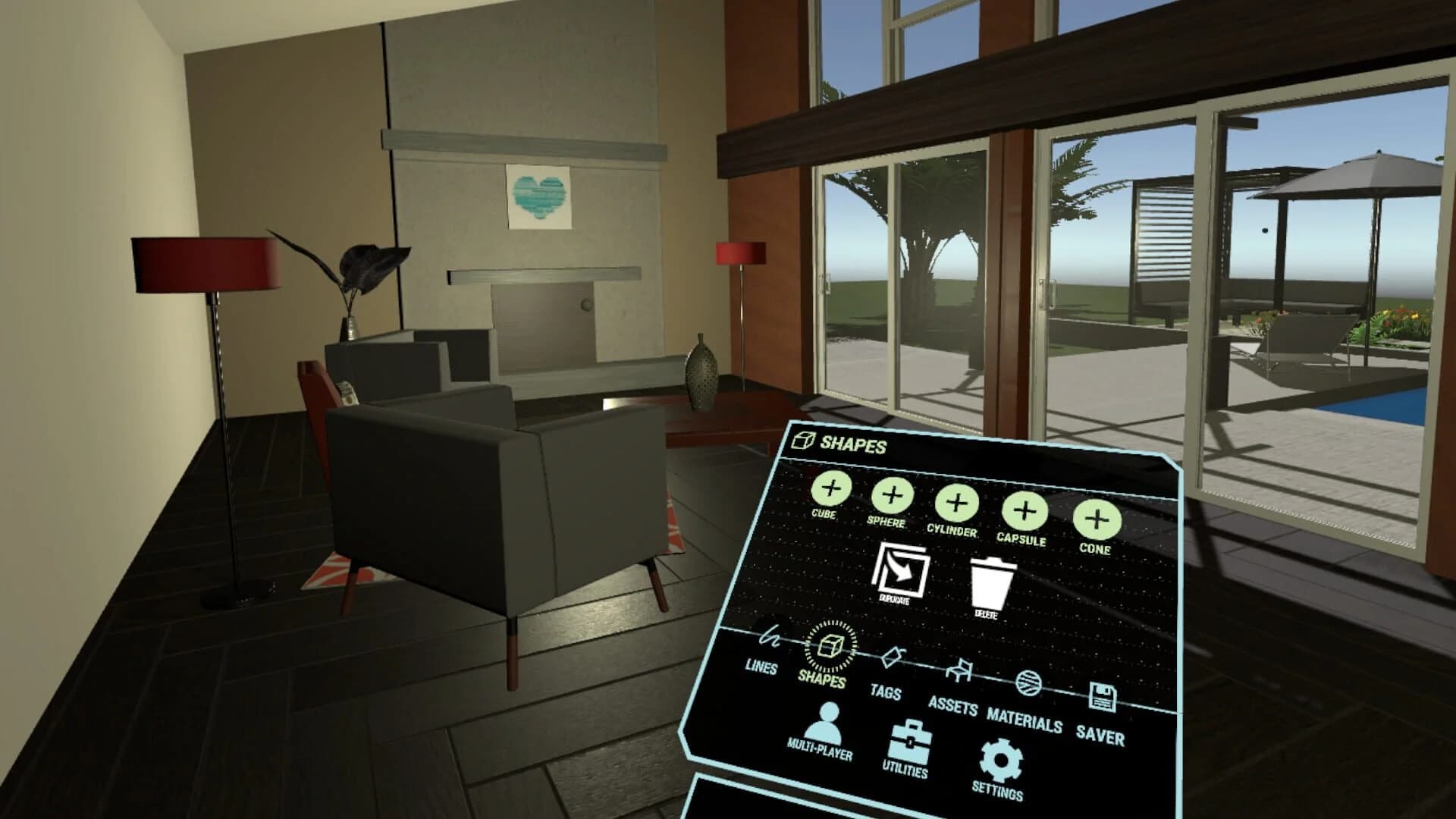Toggle the highlighted Shapes mode
Image resolution: width=1456 pixels, height=819 pixels.
click(x=830, y=646)
